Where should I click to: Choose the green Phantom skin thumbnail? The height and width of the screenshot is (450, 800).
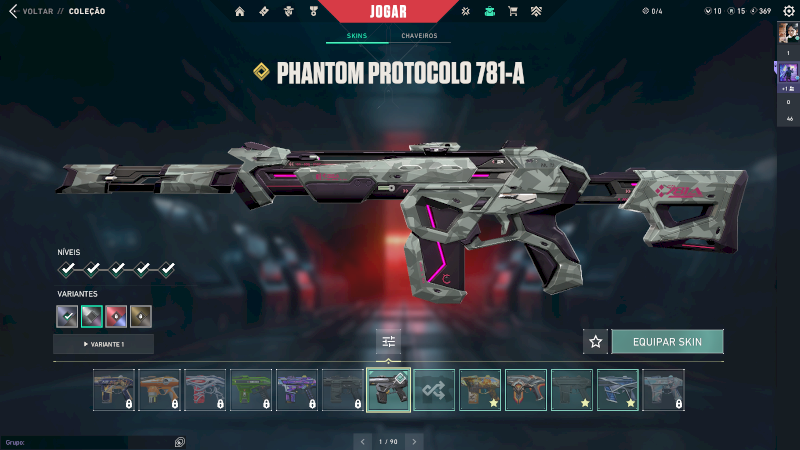[x=251, y=390]
